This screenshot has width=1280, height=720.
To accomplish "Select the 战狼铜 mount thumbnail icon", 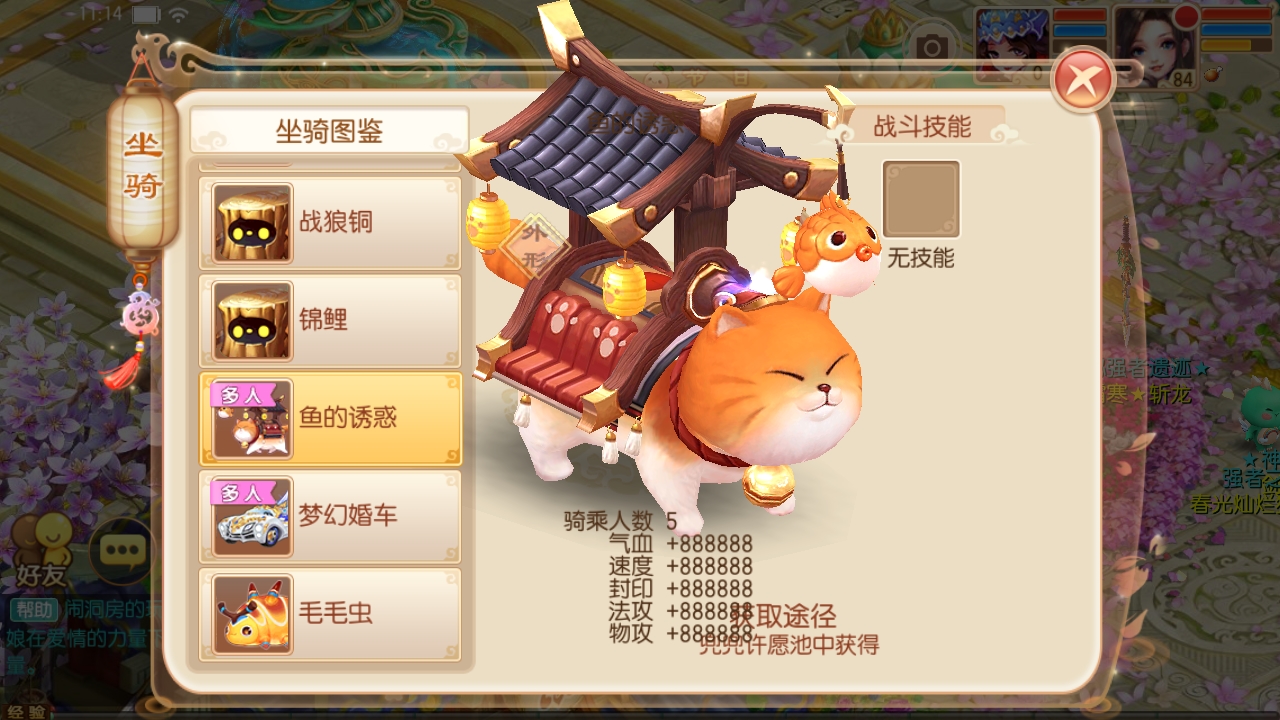I will coord(251,222).
